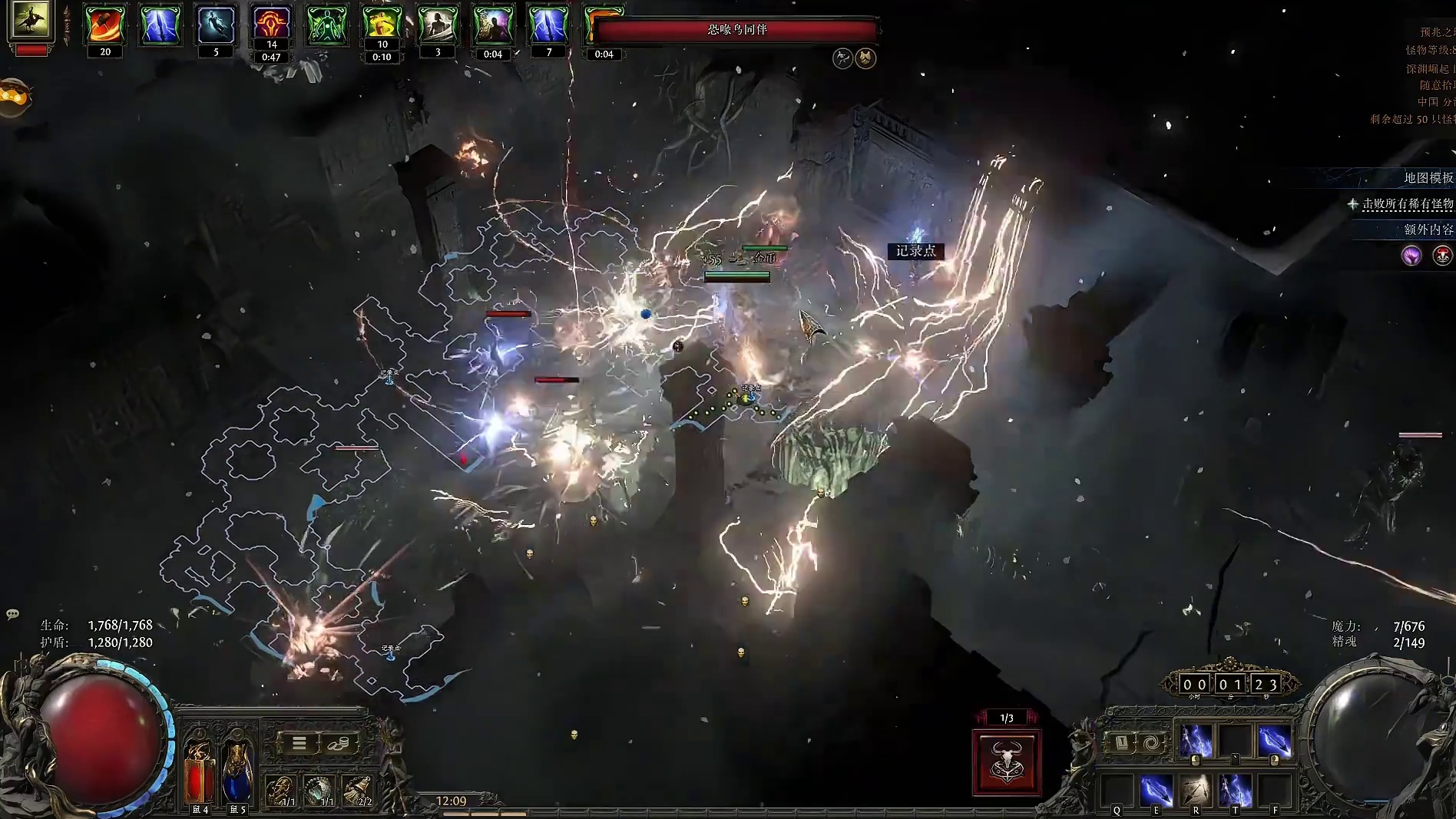The height and width of the screenshot is (819, 1456).
Task: Click the bell charm slot showing 2/2
Action: coord(359,791)
